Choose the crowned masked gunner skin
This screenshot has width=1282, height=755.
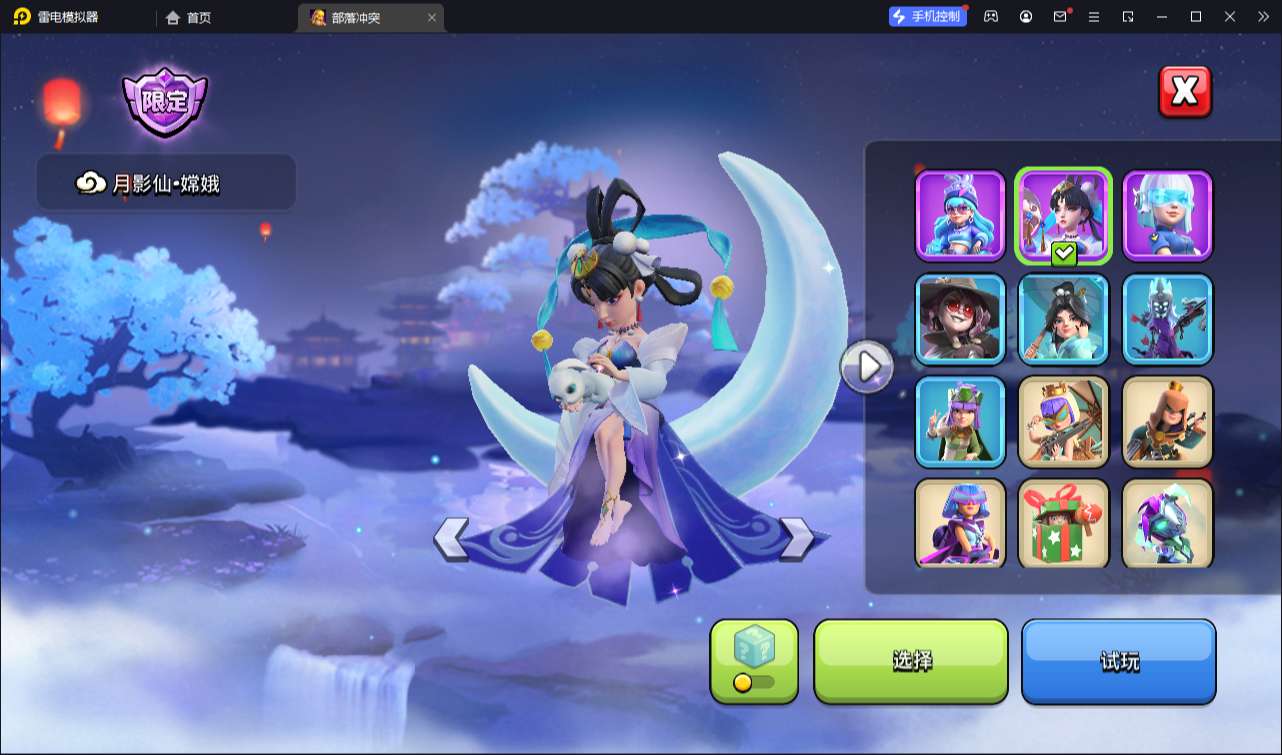[x=1064, y=422]
